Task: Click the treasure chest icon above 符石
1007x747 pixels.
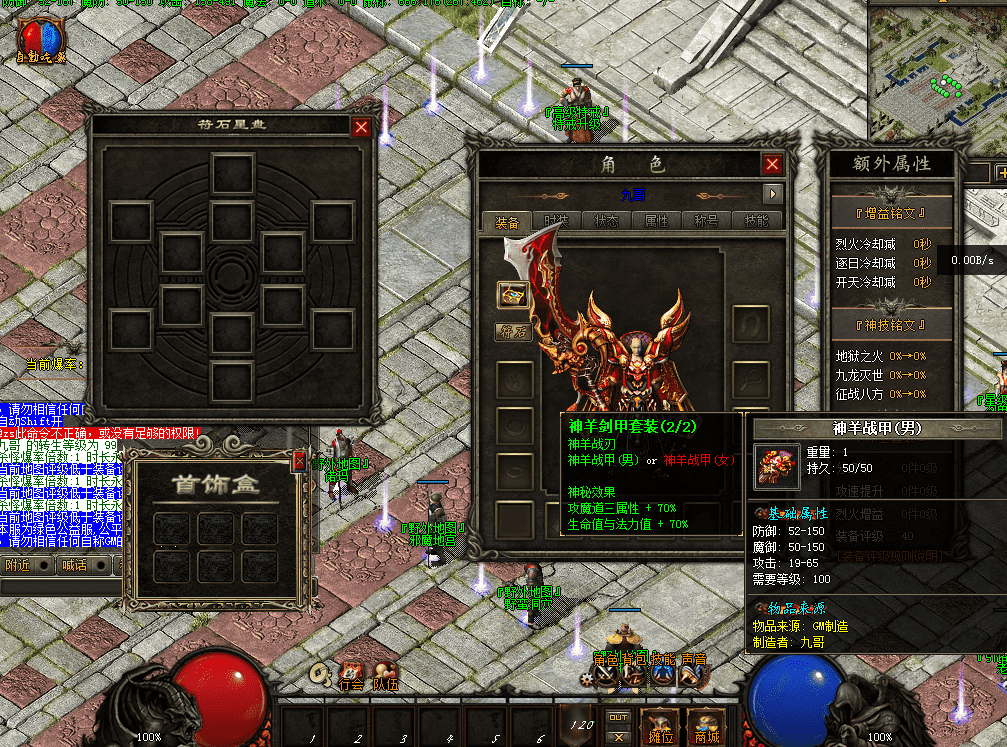Action: pos(513,294)
